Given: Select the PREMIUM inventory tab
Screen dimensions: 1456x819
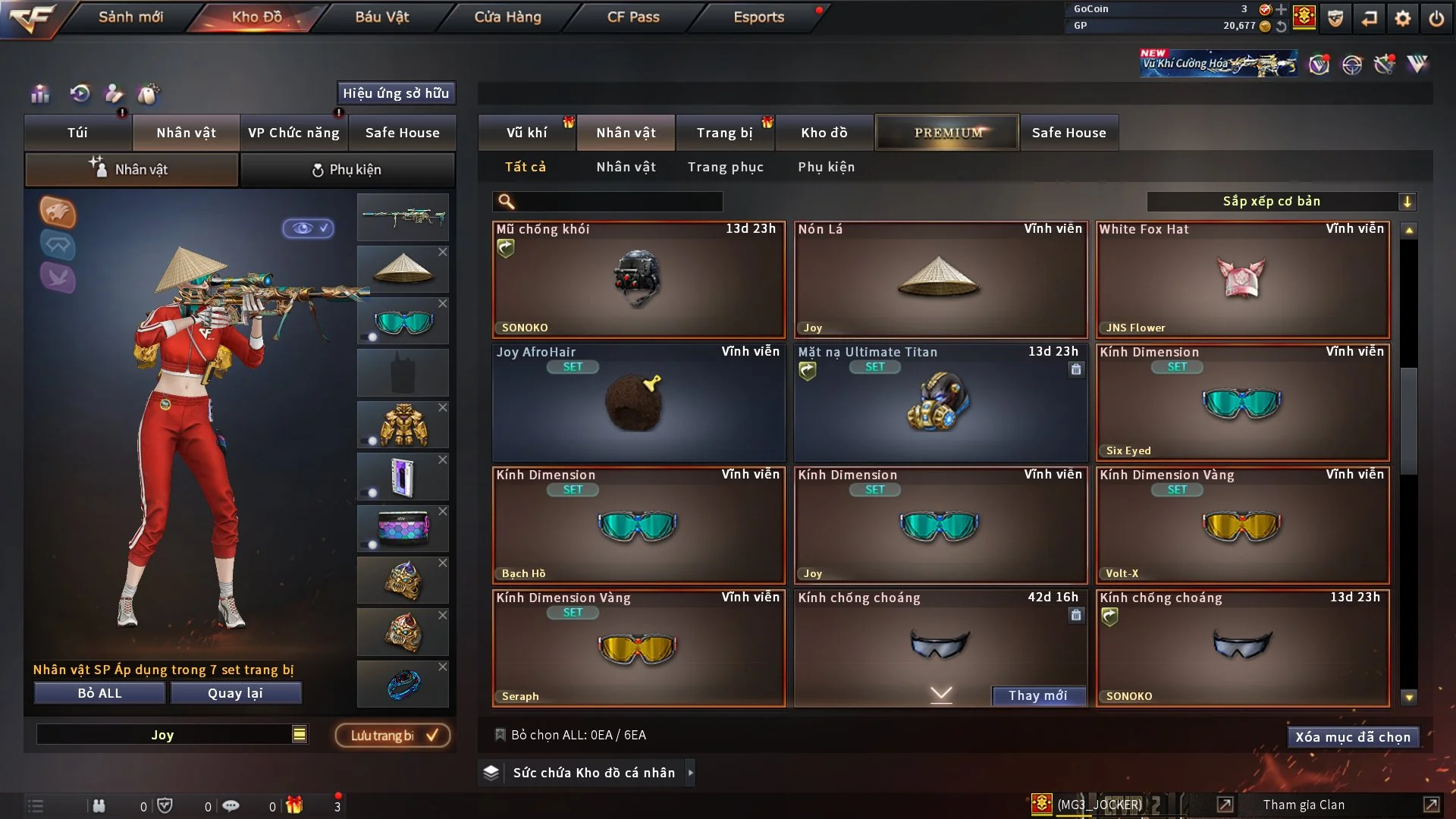Looking at the screenshot, I should [948, 133].
